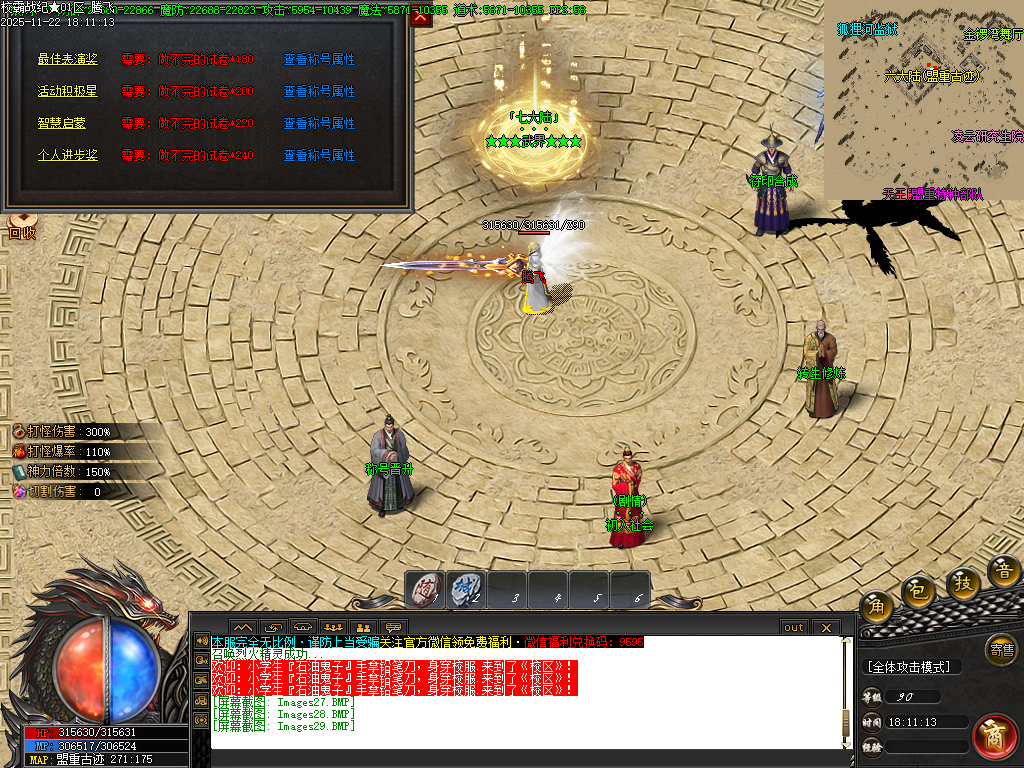Click the minimap of 盟重古迹

[x=923, y=98]
